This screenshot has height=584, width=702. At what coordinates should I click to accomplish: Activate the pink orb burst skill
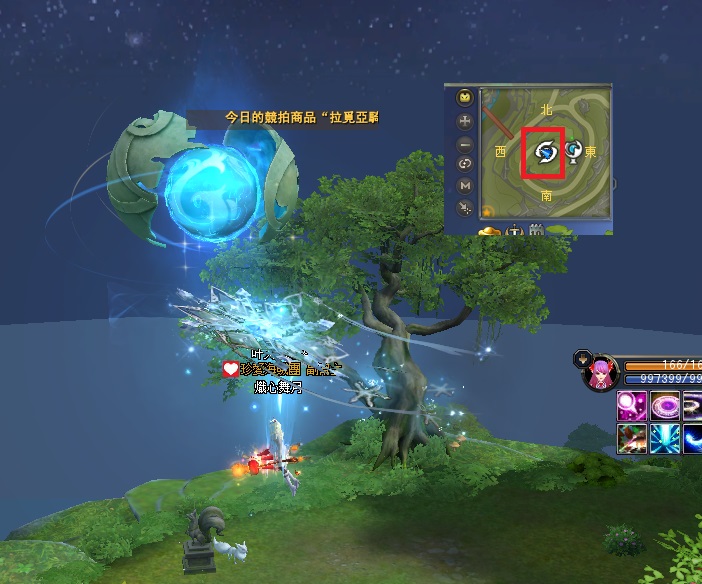point(633,406)
